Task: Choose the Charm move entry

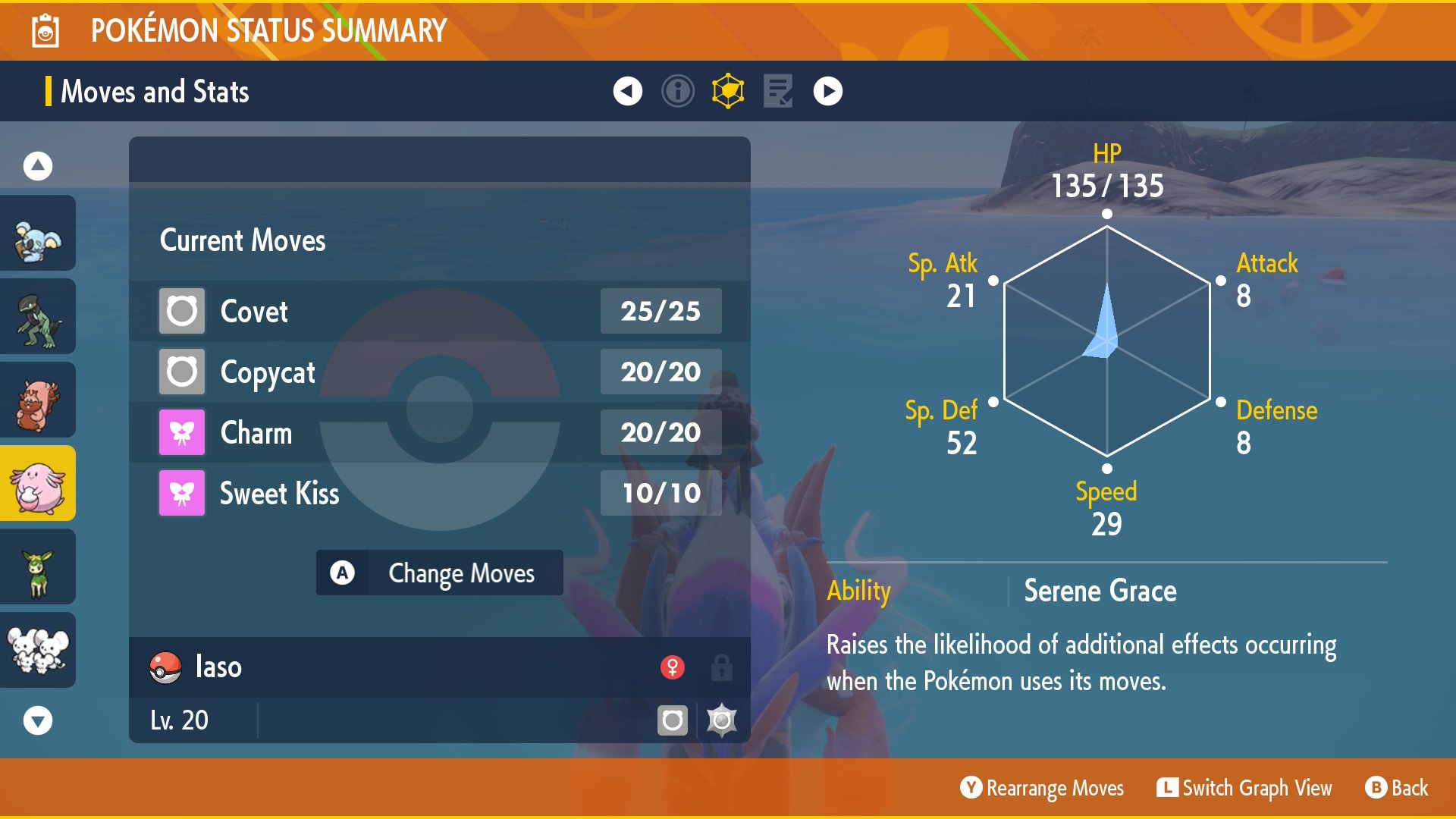Action: [440, 432]
